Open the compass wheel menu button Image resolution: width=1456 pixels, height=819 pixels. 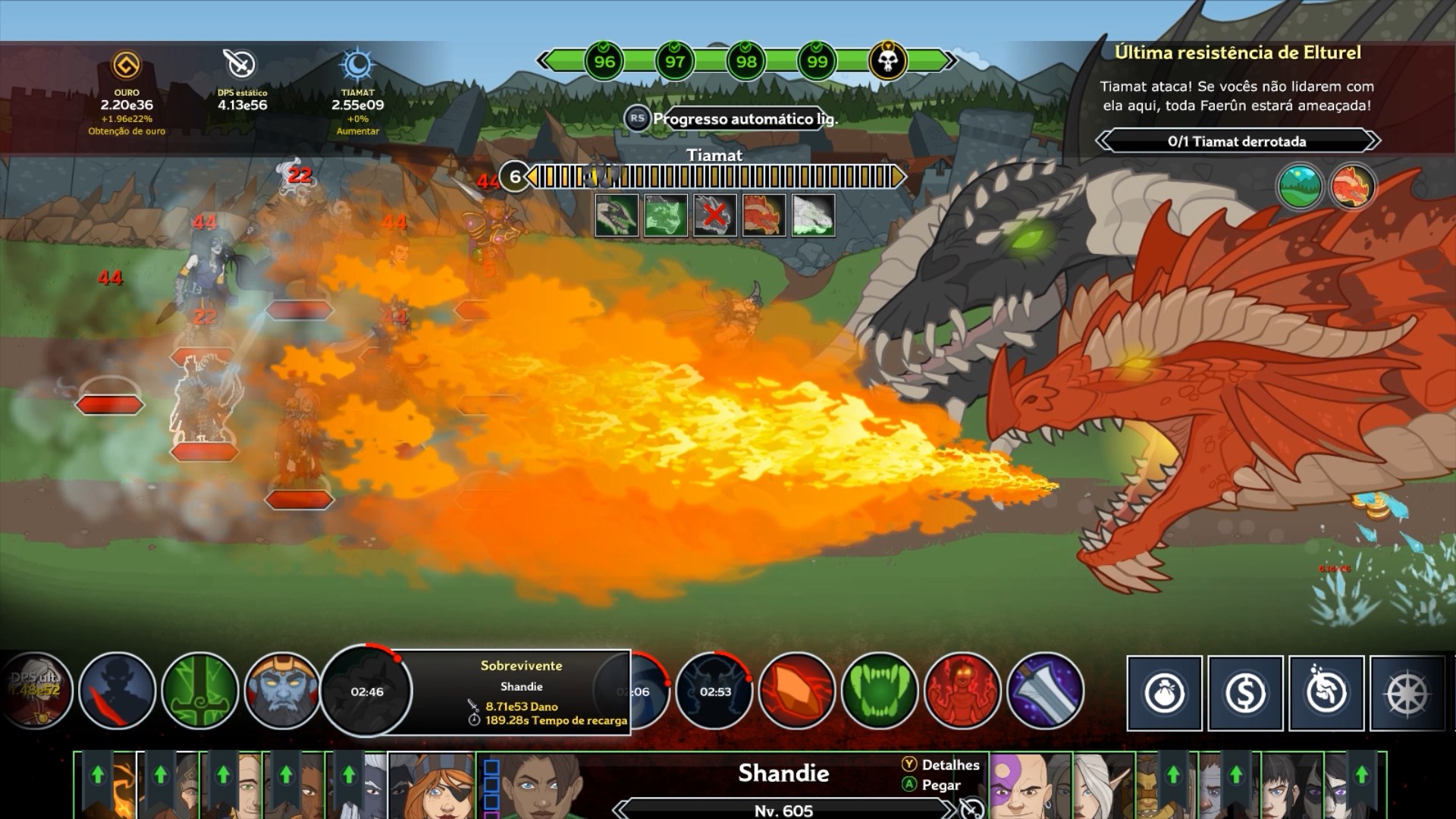pos(1407,693)
